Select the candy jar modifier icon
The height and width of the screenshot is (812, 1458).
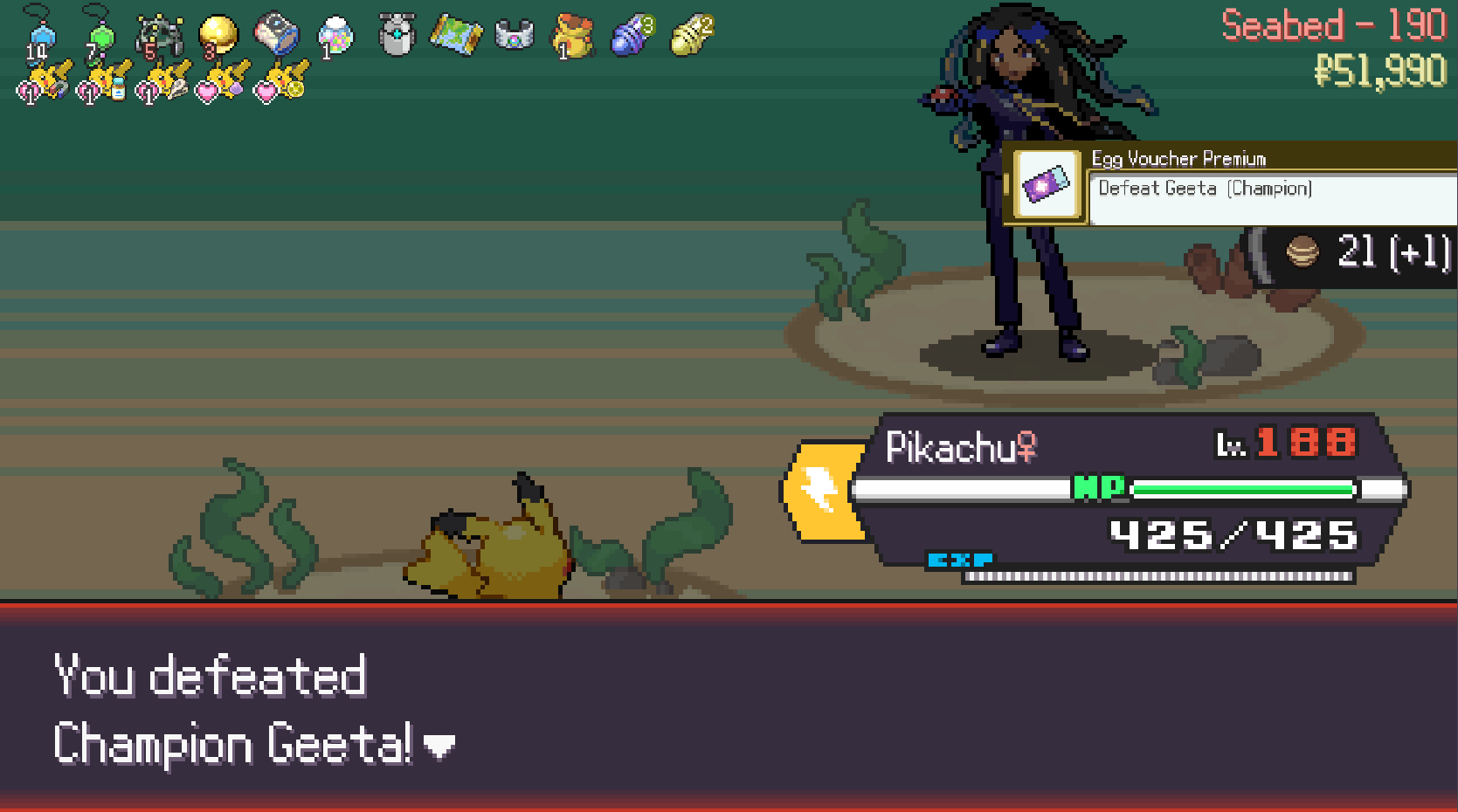point(335,37)
